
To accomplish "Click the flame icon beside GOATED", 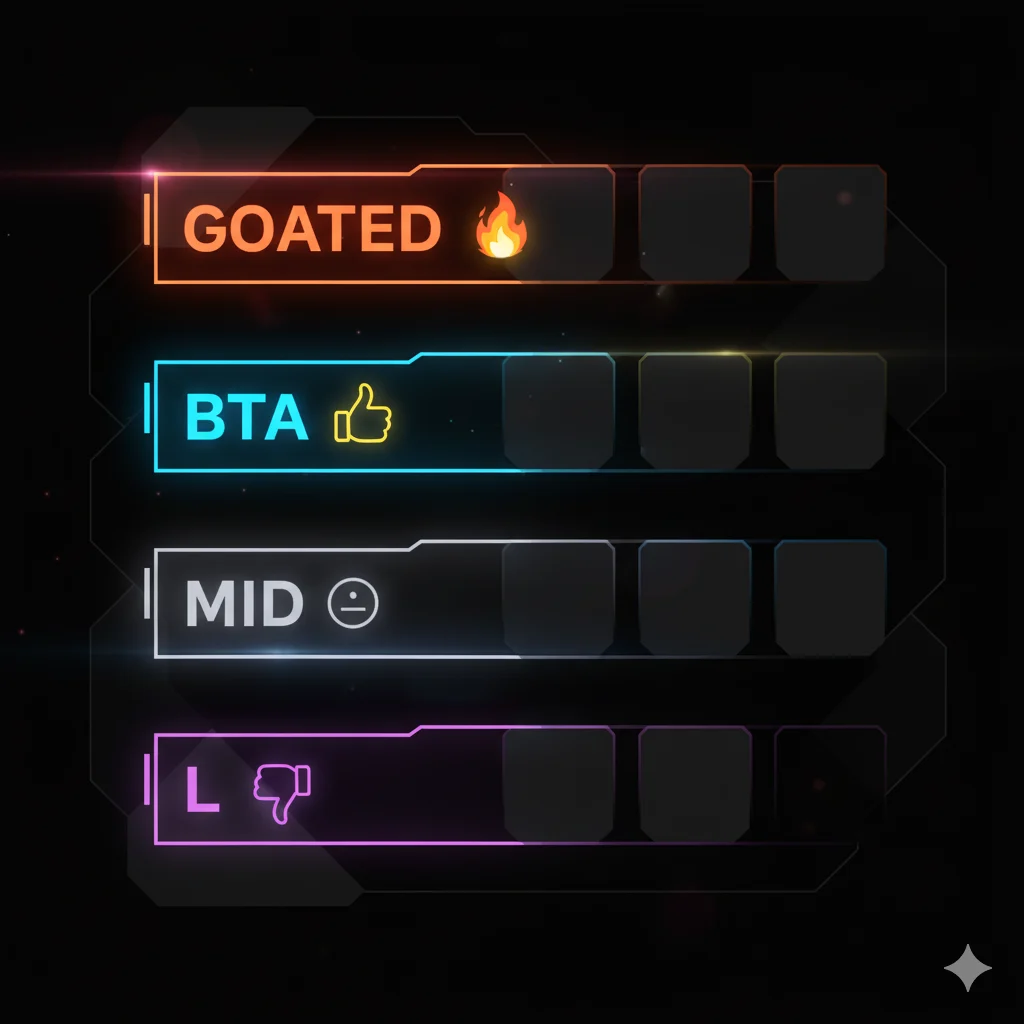I will pos(501,227).
